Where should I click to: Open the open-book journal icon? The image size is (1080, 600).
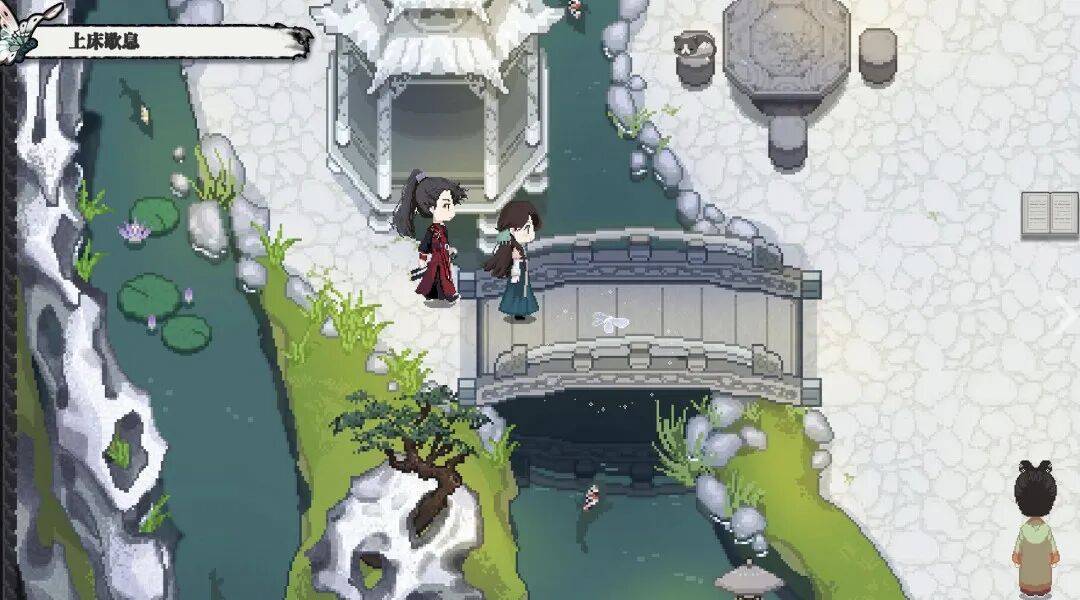1049,214
